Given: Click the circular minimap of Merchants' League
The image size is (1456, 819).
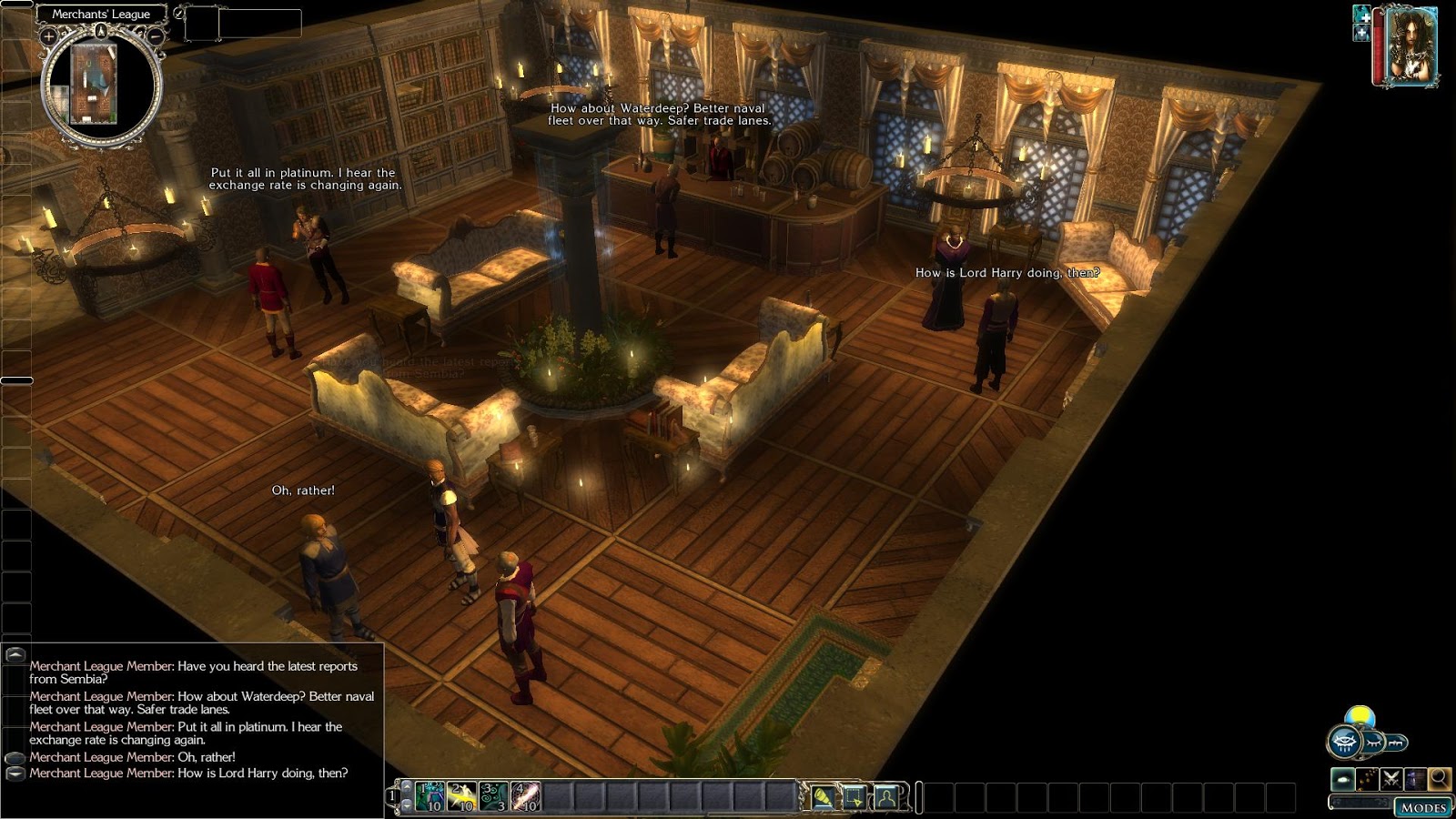Looking at the screenshot, I should (100, 86).
